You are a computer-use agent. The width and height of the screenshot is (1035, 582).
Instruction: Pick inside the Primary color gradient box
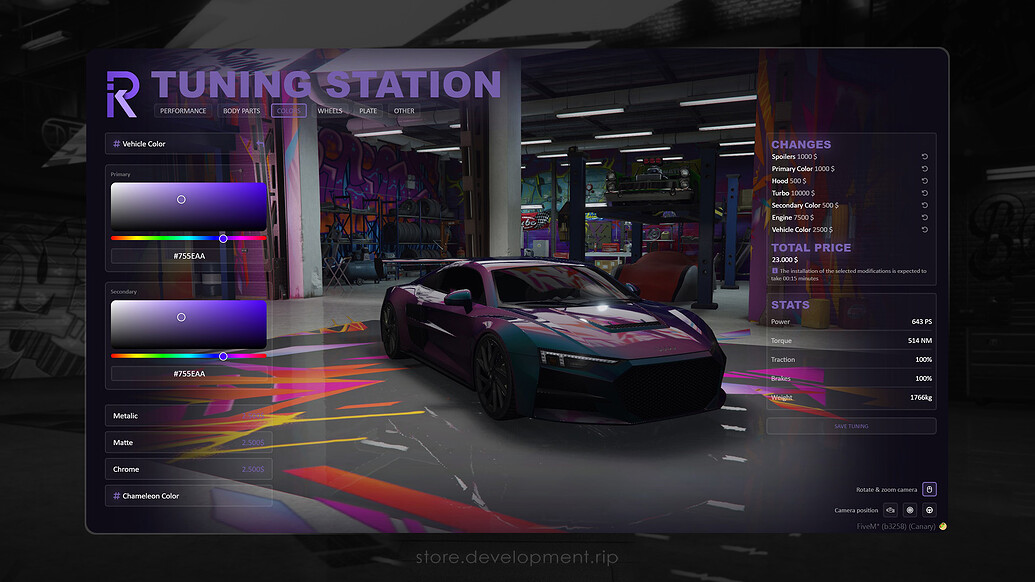click(x=189, y=206)
